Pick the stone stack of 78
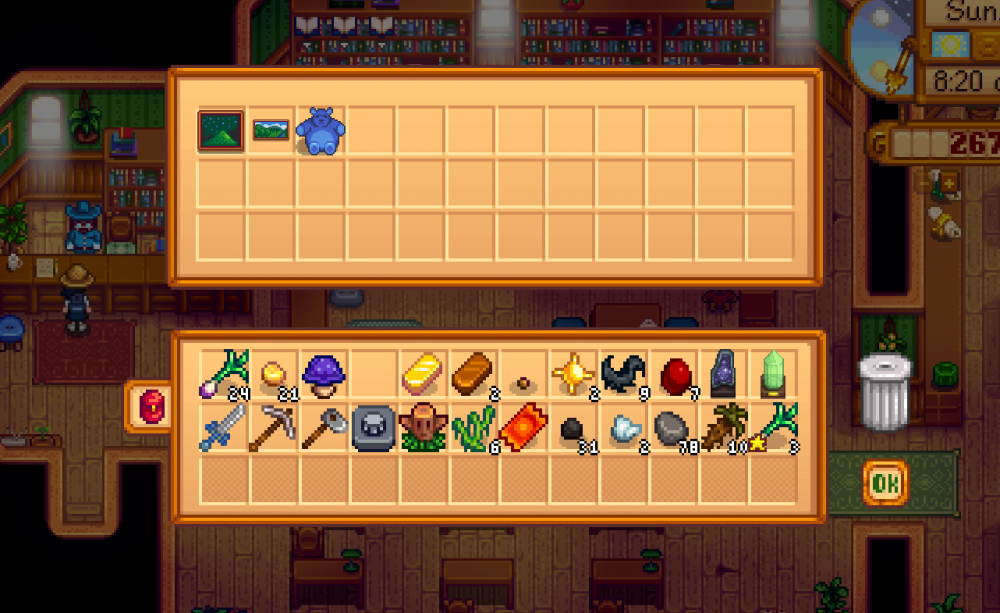 [674, 427]
